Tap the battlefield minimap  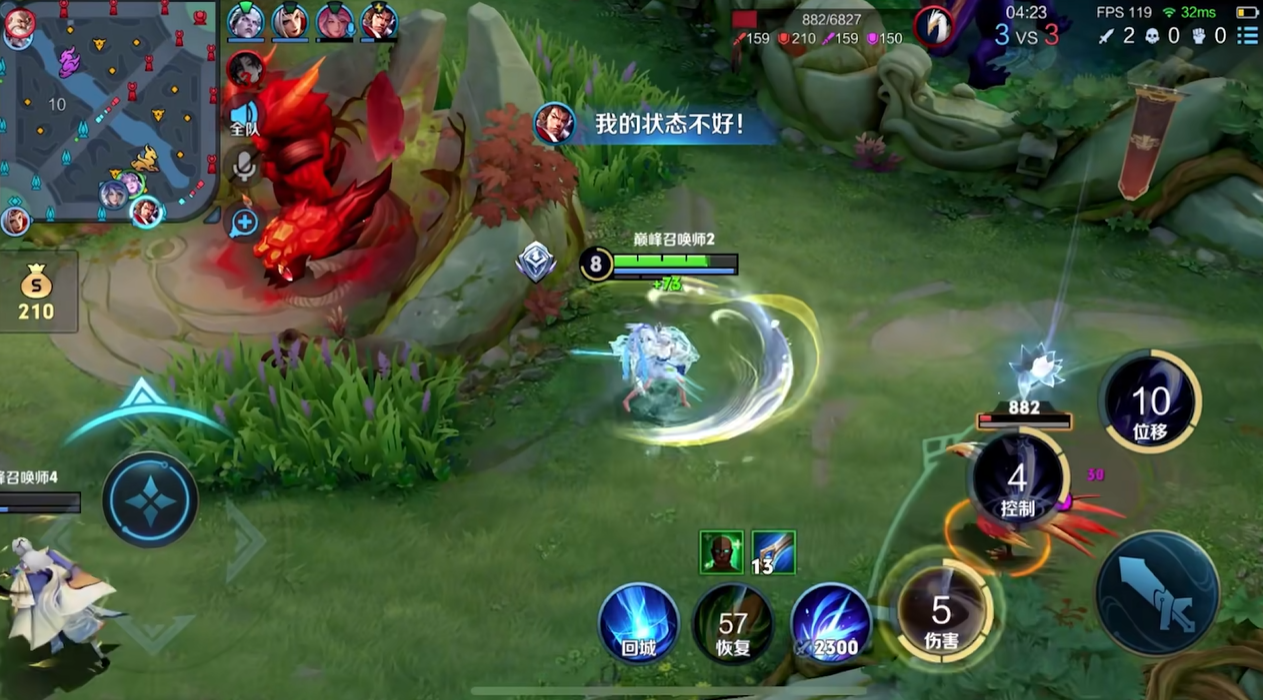click(108, 110)
